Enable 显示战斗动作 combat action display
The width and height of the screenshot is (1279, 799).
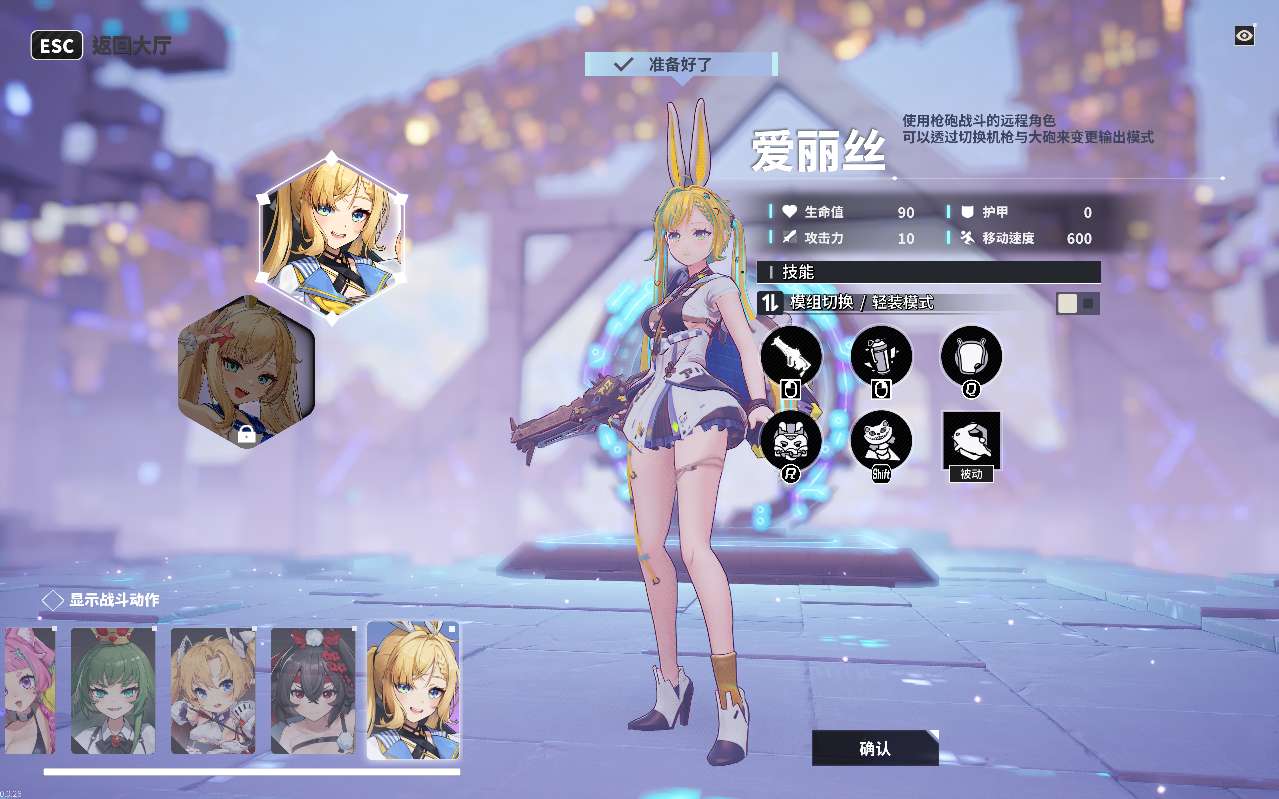click(x=53, y=601)
